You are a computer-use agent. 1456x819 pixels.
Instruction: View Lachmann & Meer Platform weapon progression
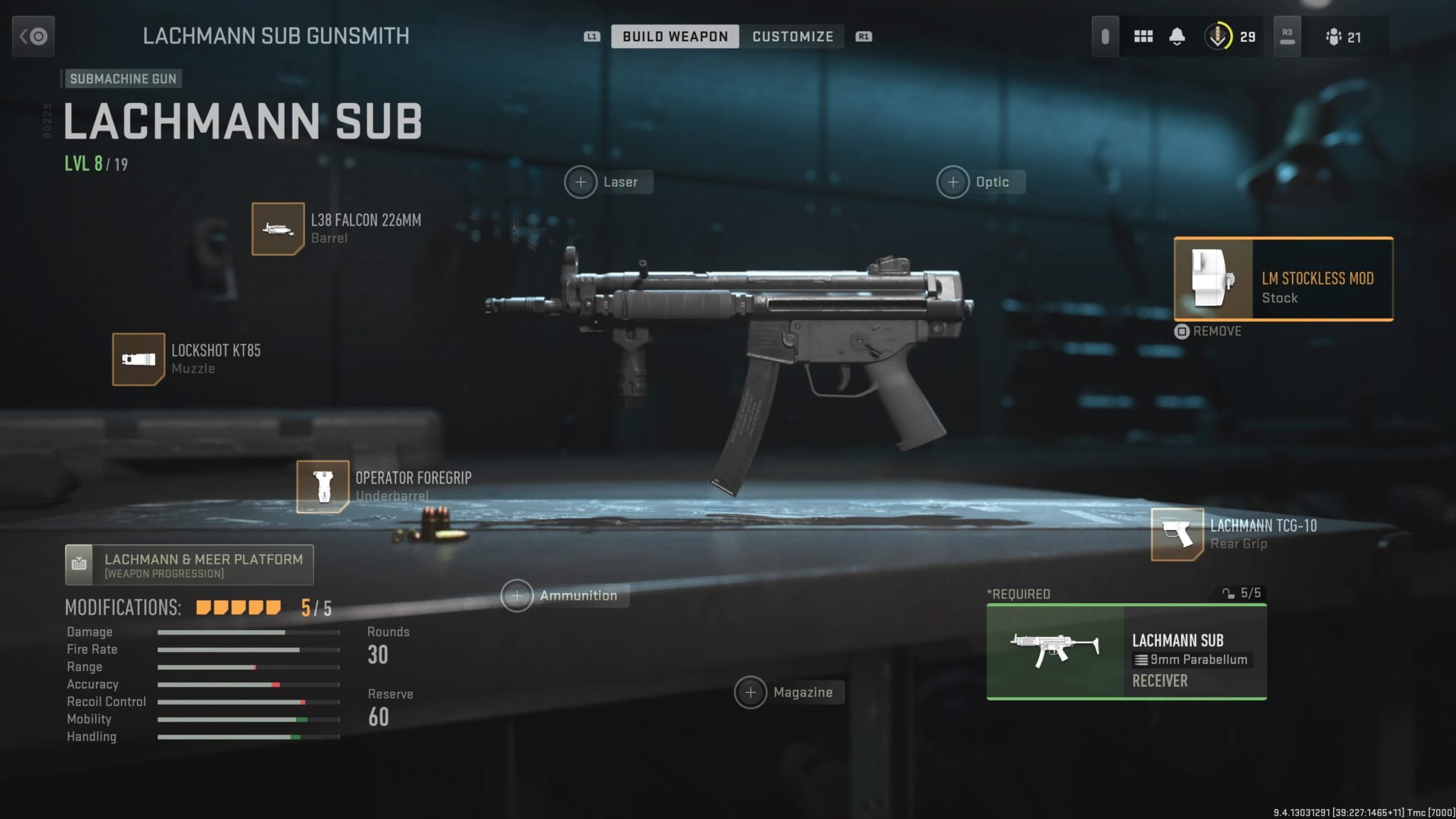[x=189, y=565]
